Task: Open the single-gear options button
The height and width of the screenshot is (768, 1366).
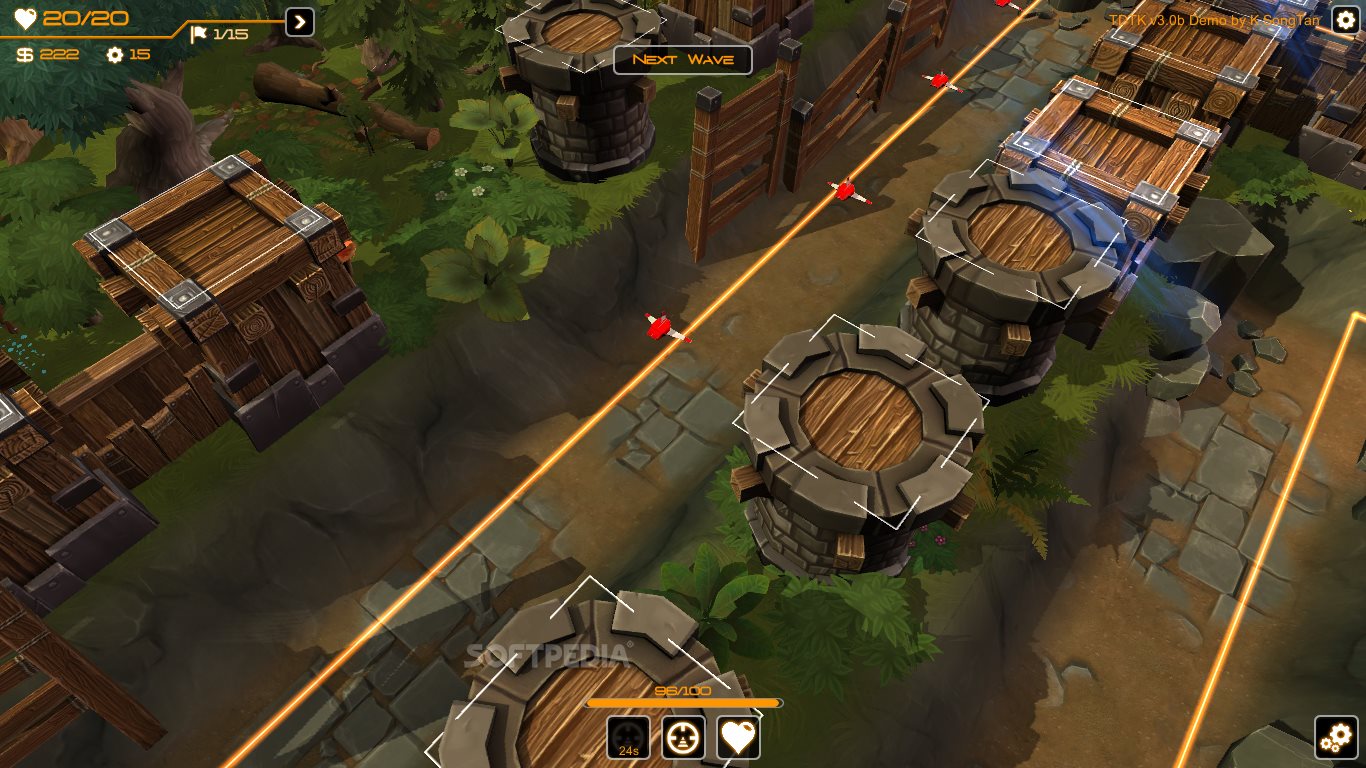Action: [x=1346, y=20]
